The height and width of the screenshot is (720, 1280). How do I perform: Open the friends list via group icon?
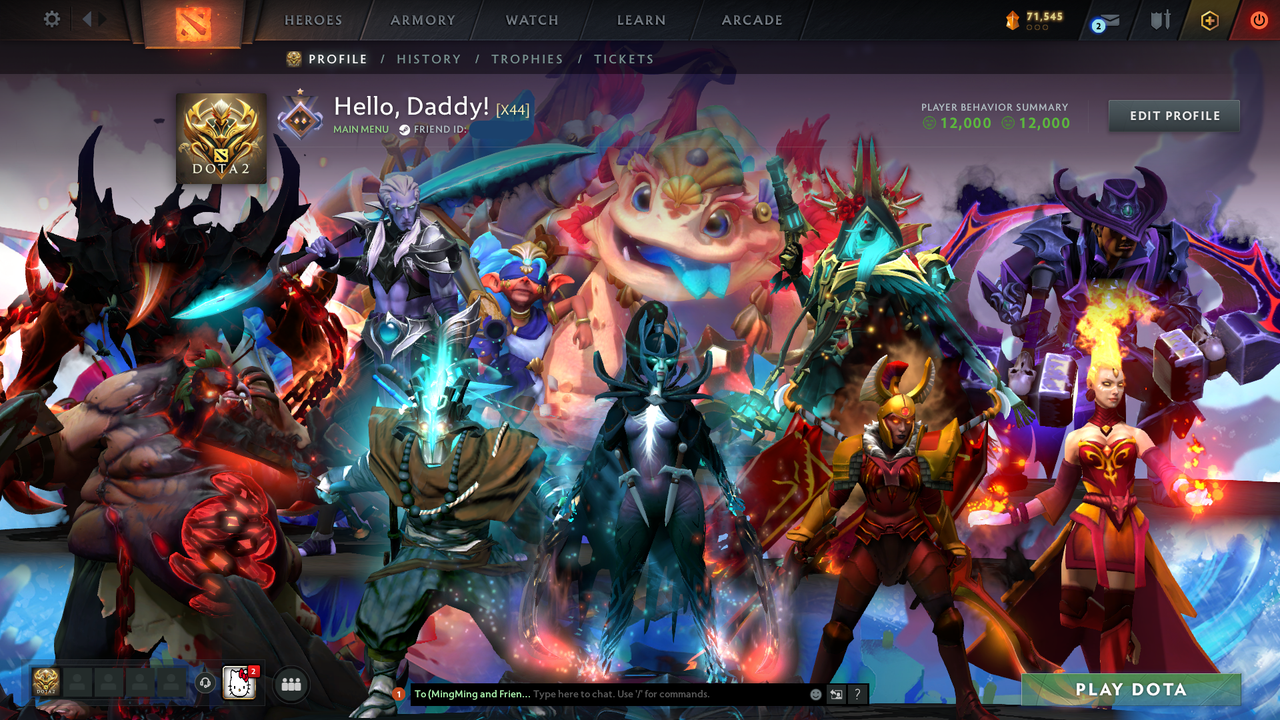click(x=290, y=684)
